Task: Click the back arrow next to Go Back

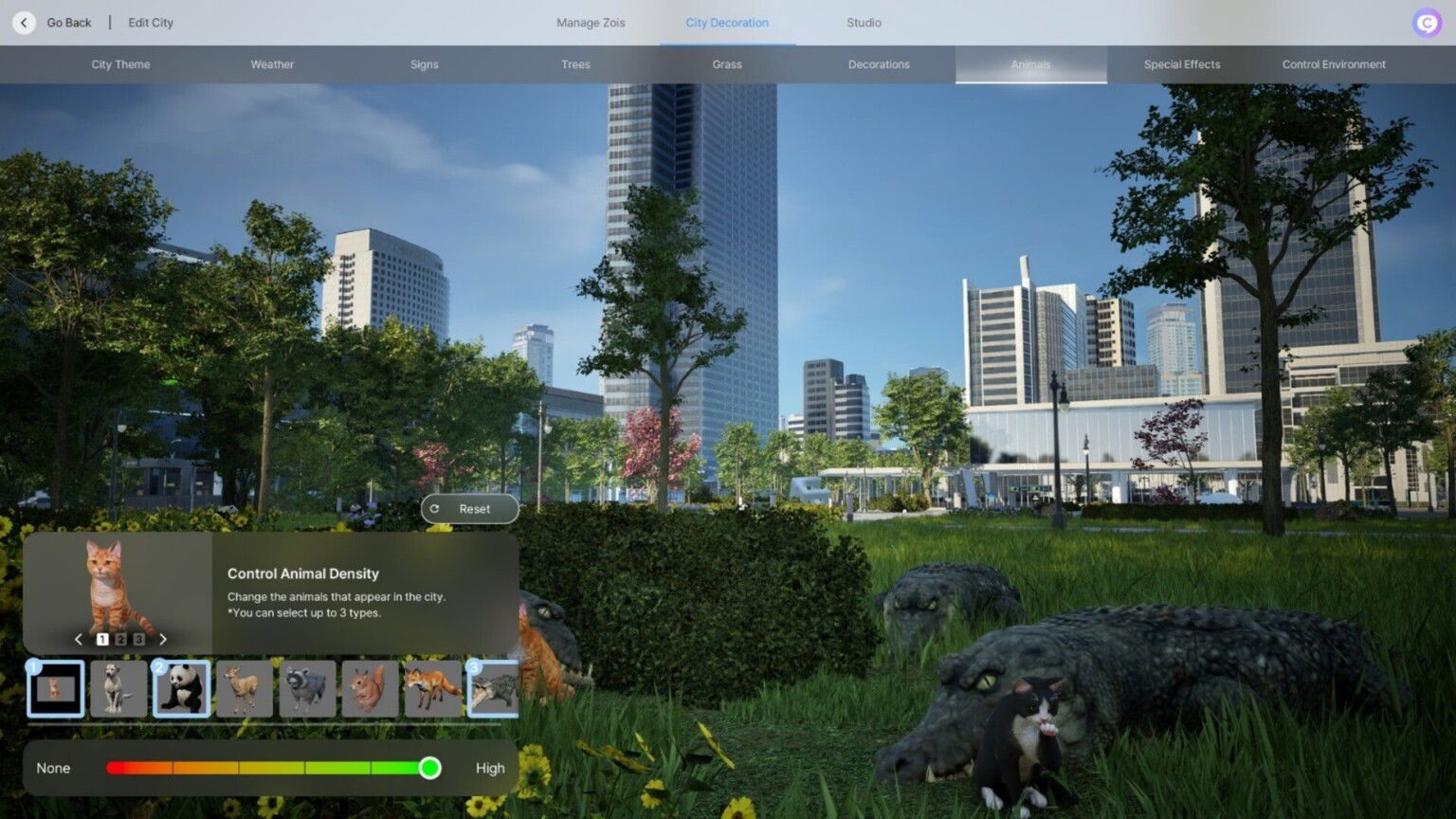Action: pos(23,22)
